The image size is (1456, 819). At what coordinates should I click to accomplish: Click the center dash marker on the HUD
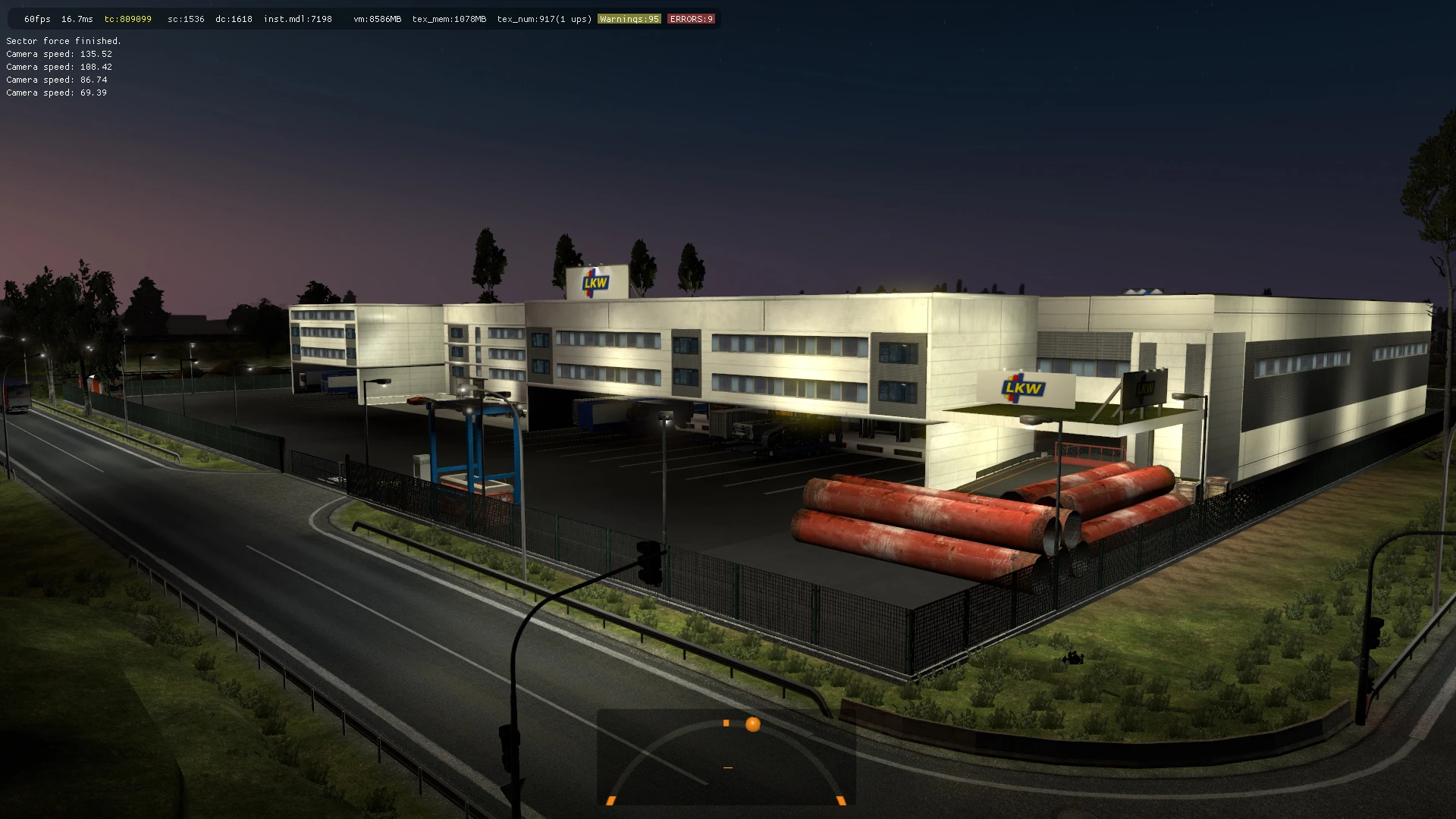pos(726,767)
